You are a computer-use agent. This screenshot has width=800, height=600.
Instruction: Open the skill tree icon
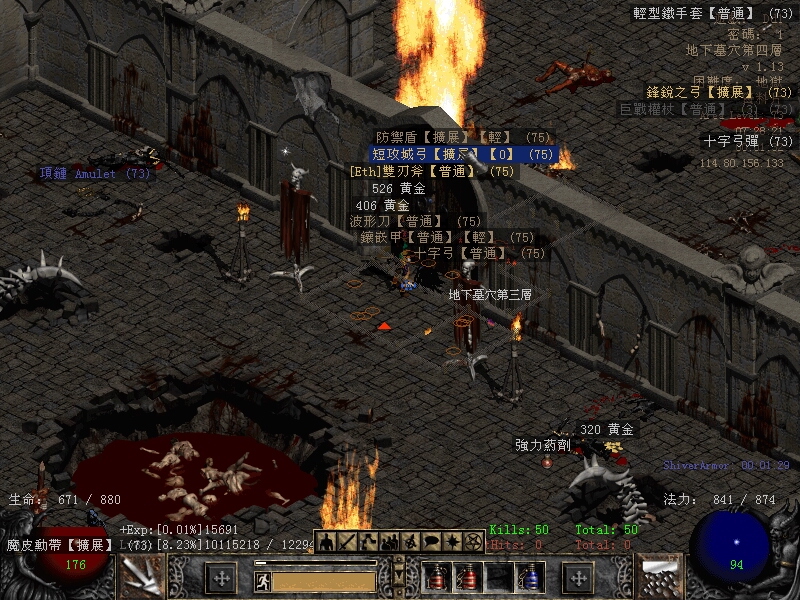coord(368,541)
